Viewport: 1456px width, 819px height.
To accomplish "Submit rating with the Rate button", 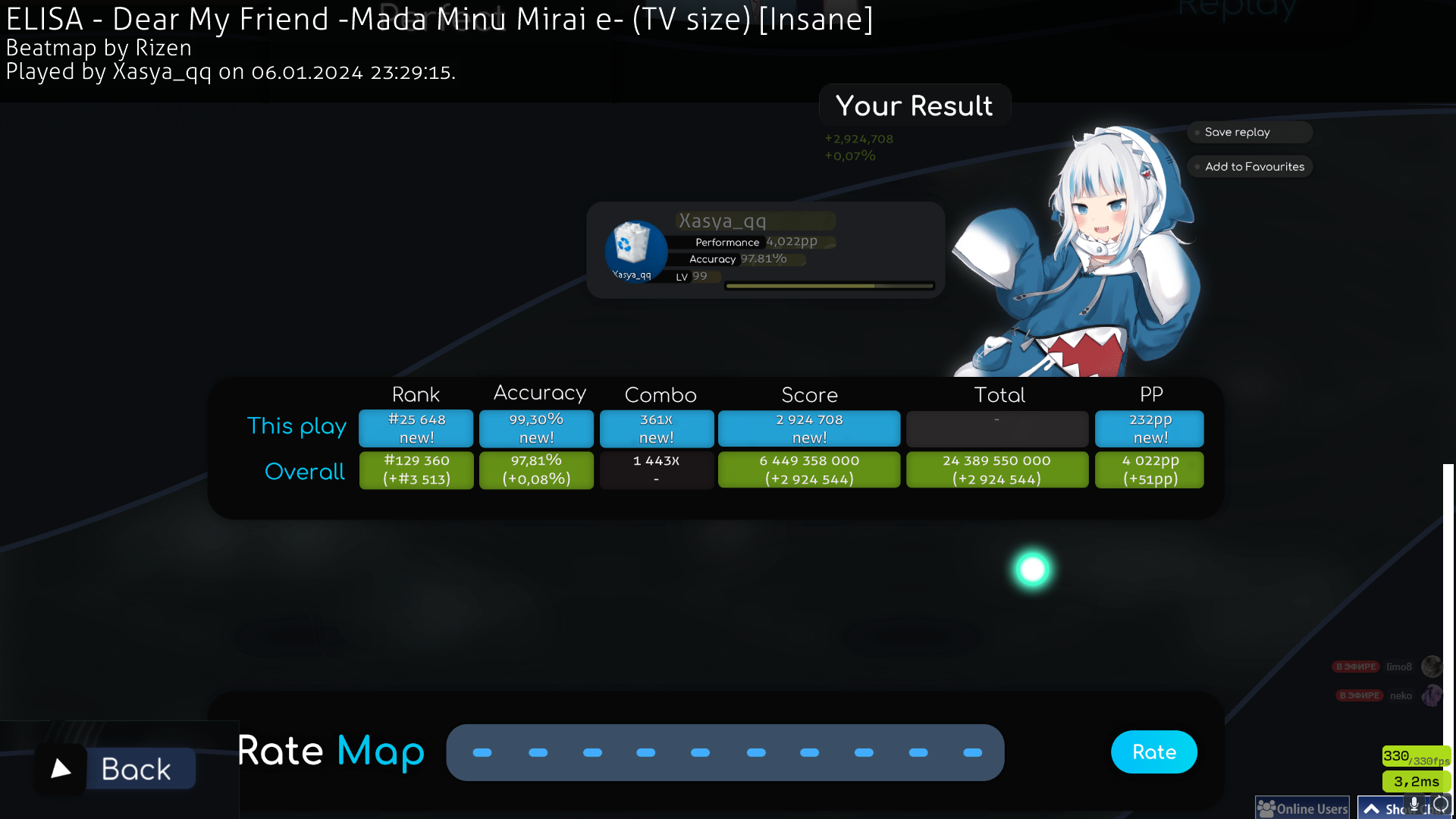I will [x=1153, y=752].
